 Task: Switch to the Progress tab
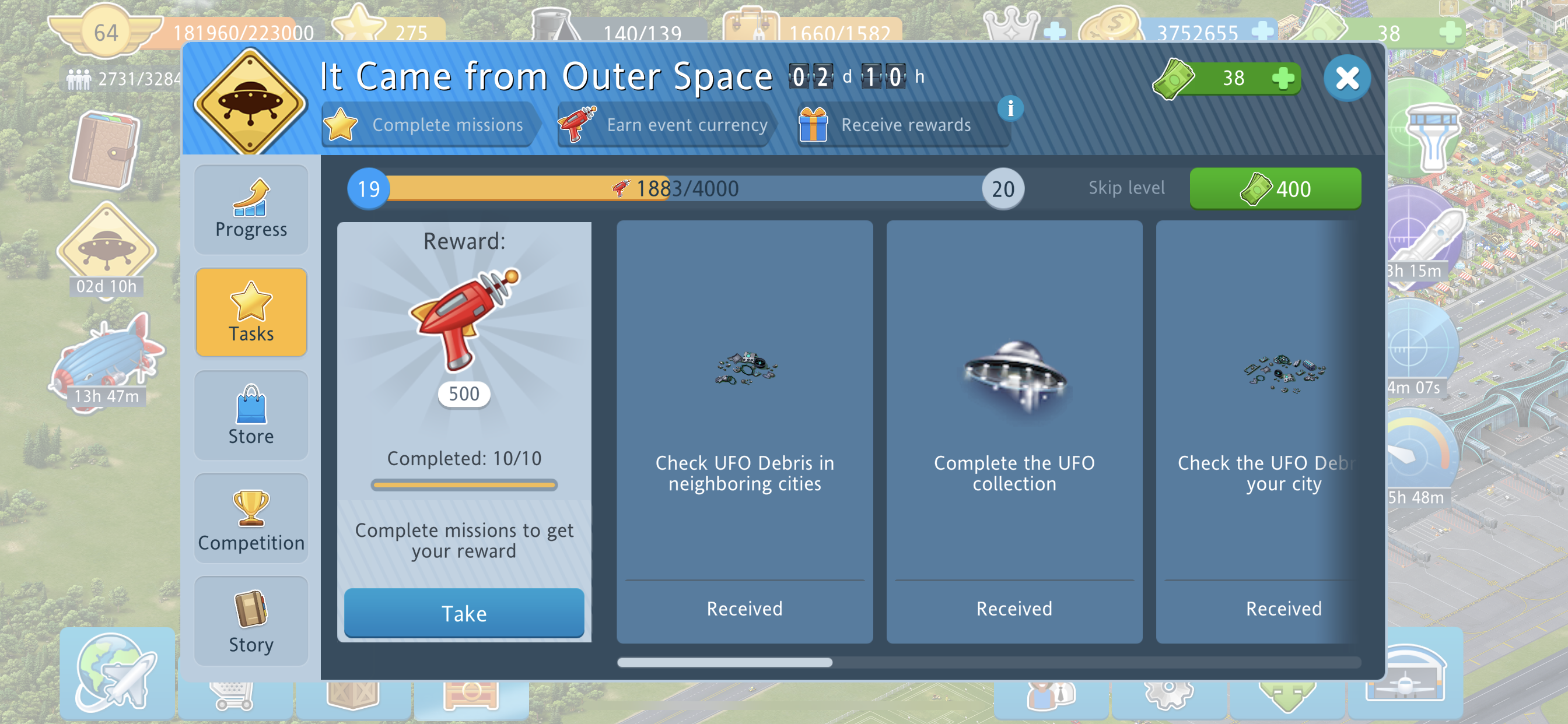point(251,210)
